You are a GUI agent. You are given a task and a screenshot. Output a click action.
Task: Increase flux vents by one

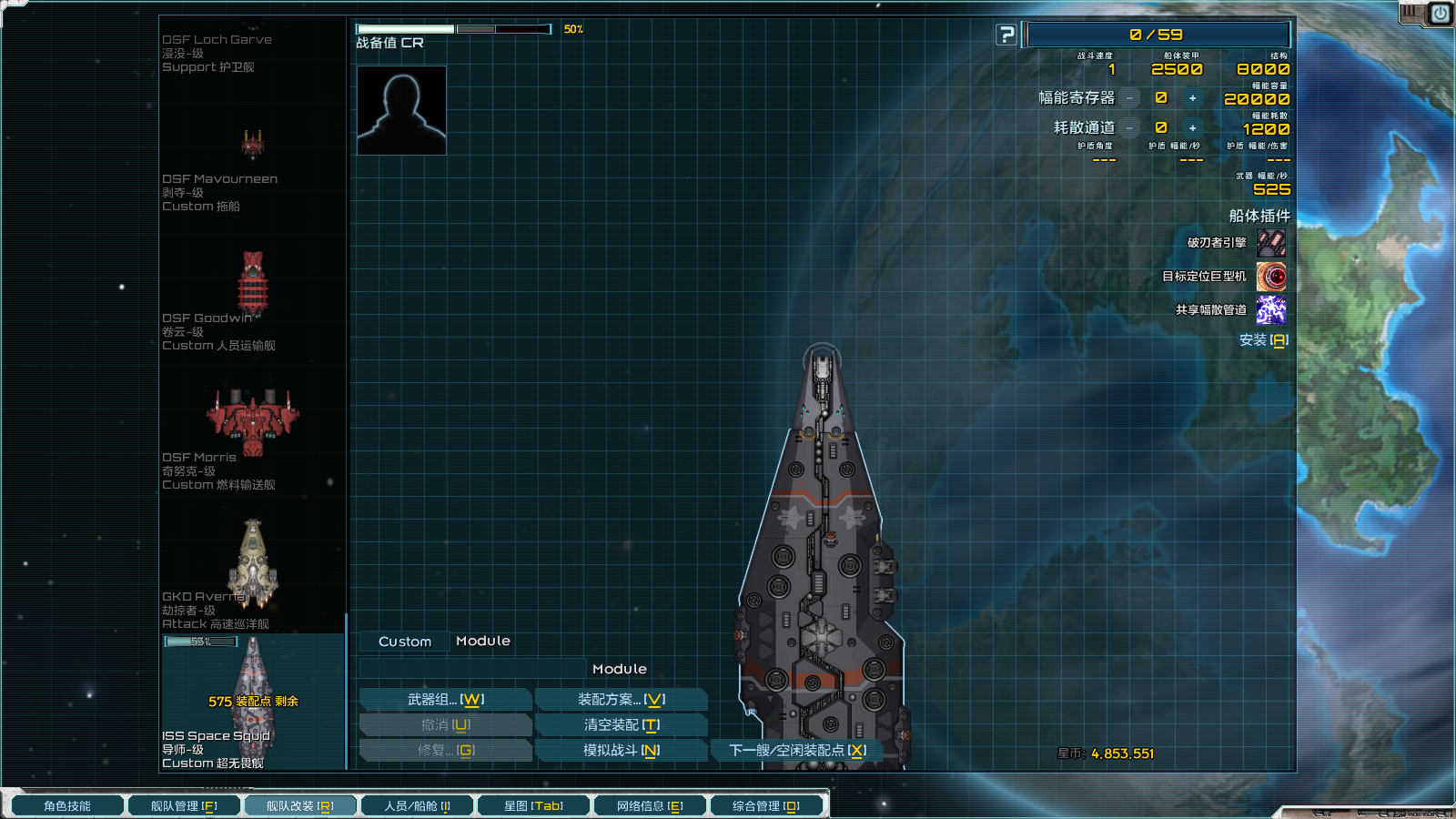click(1192, 128)
